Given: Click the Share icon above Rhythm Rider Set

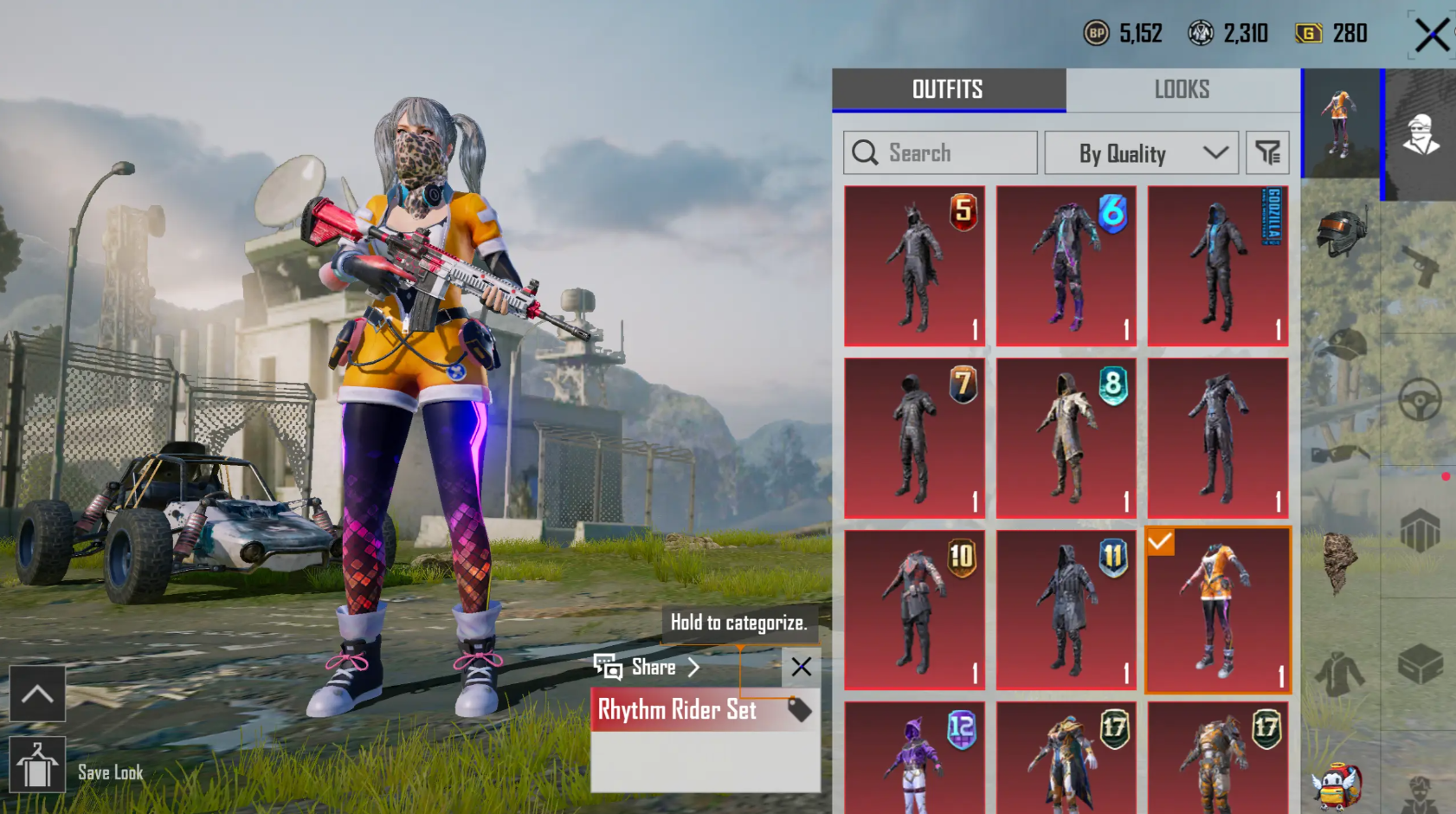Looking at the screenshot, I should [609, 667].
